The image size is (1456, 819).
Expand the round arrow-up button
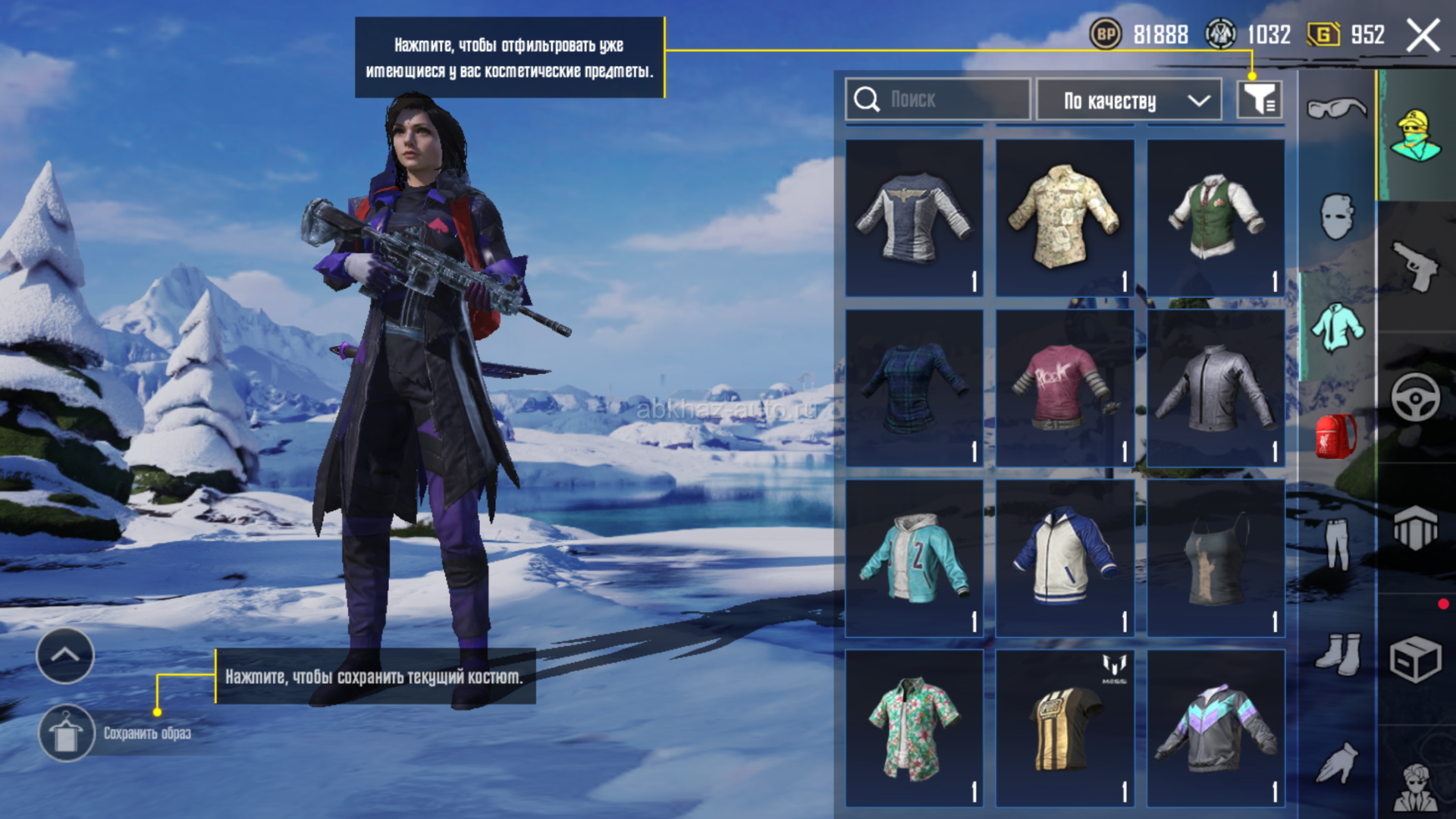[x=65, y=655]
